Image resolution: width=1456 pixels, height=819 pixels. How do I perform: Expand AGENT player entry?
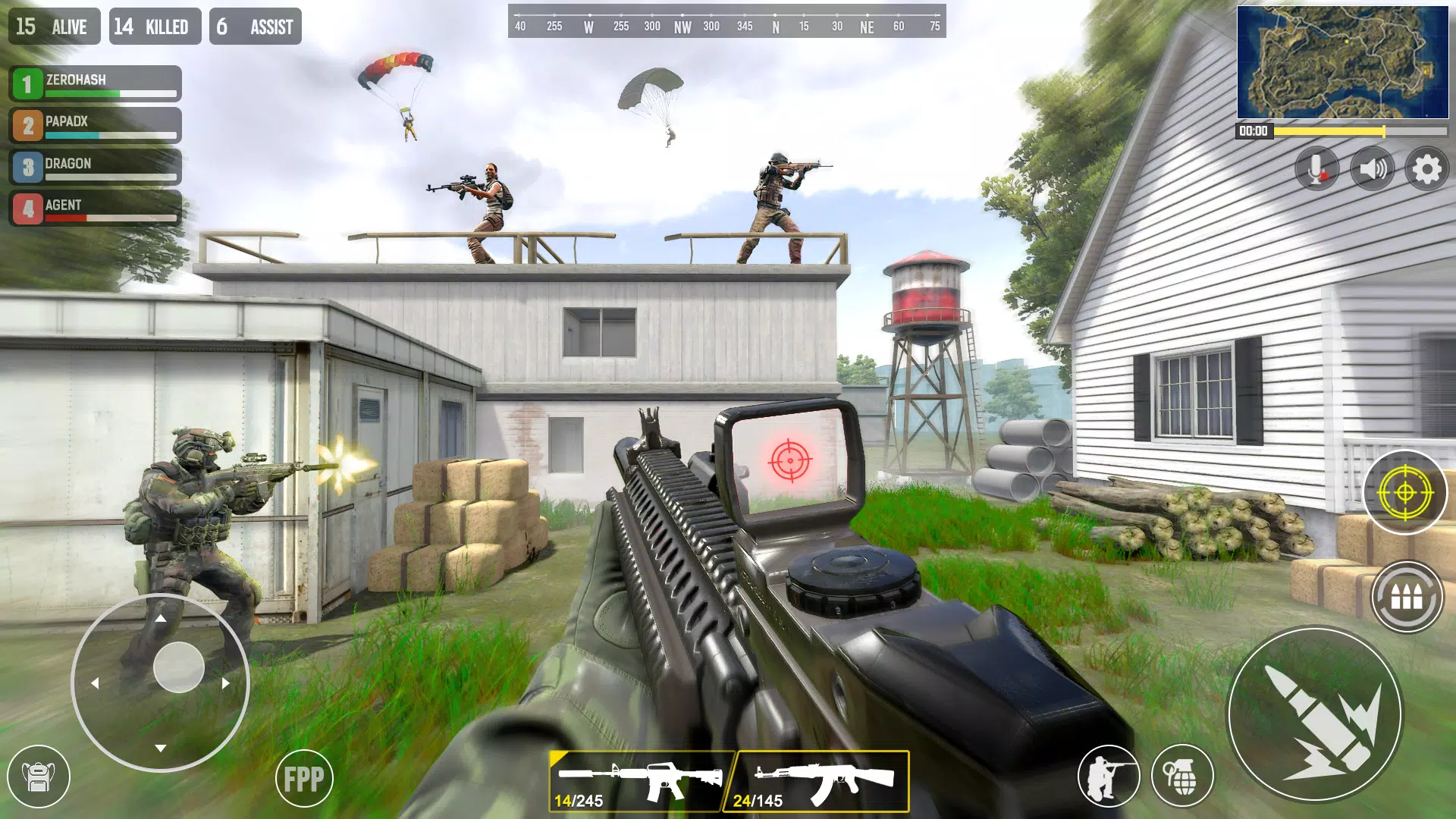pos(95,209)
